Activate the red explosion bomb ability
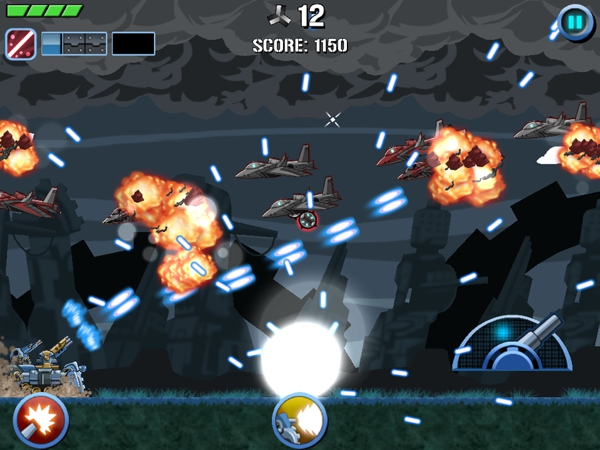Screen dimensions: 600x450 [x=39, y=421]
